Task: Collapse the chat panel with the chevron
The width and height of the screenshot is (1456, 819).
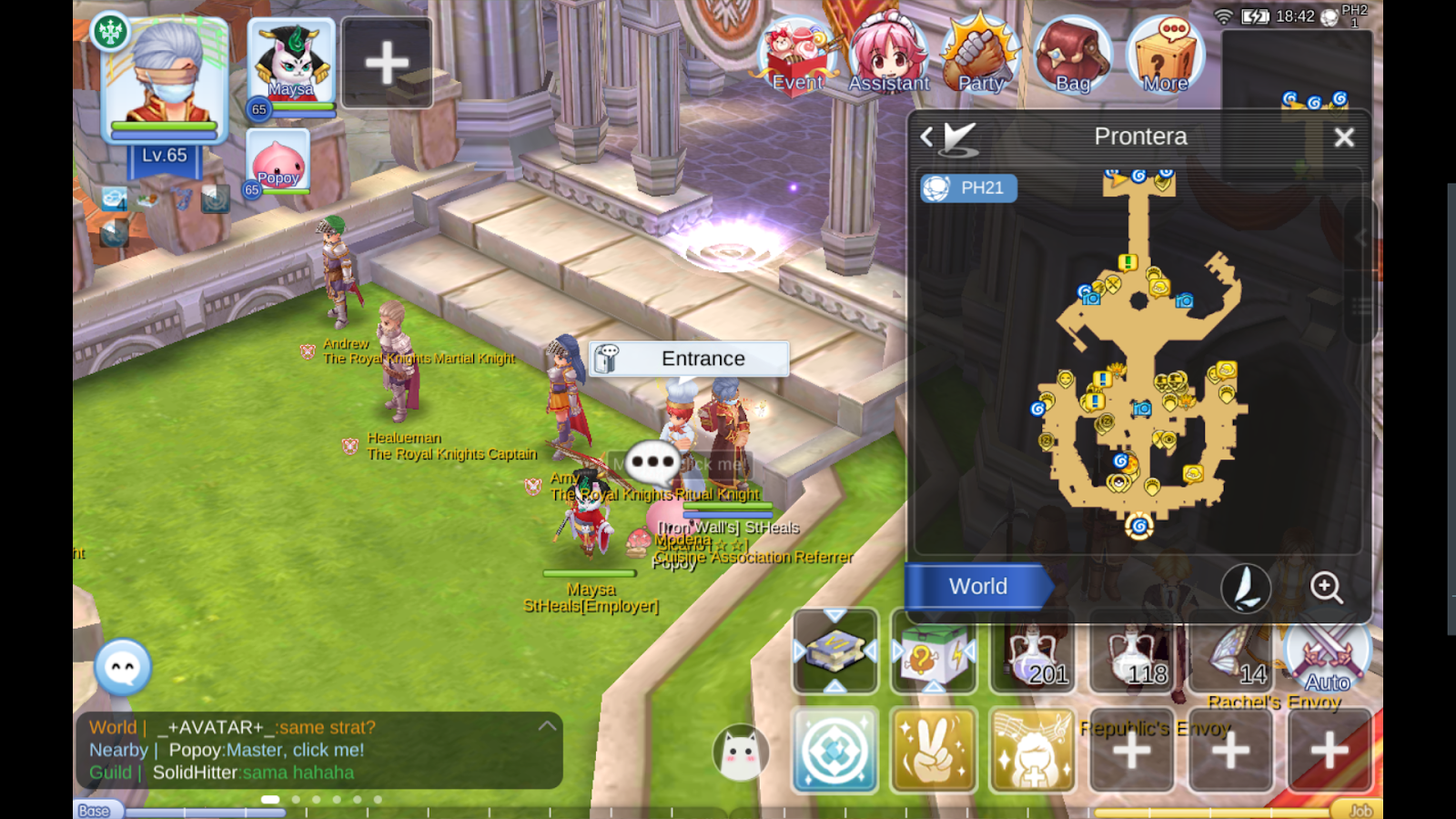Action: (x=547, y=725)
